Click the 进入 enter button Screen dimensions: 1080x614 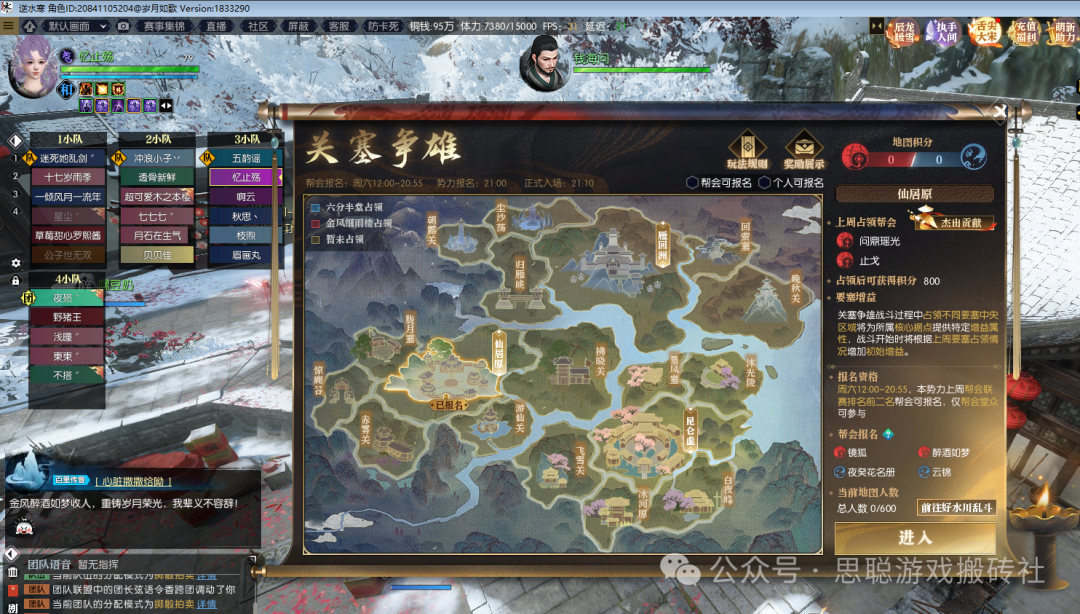pos(914,538)
